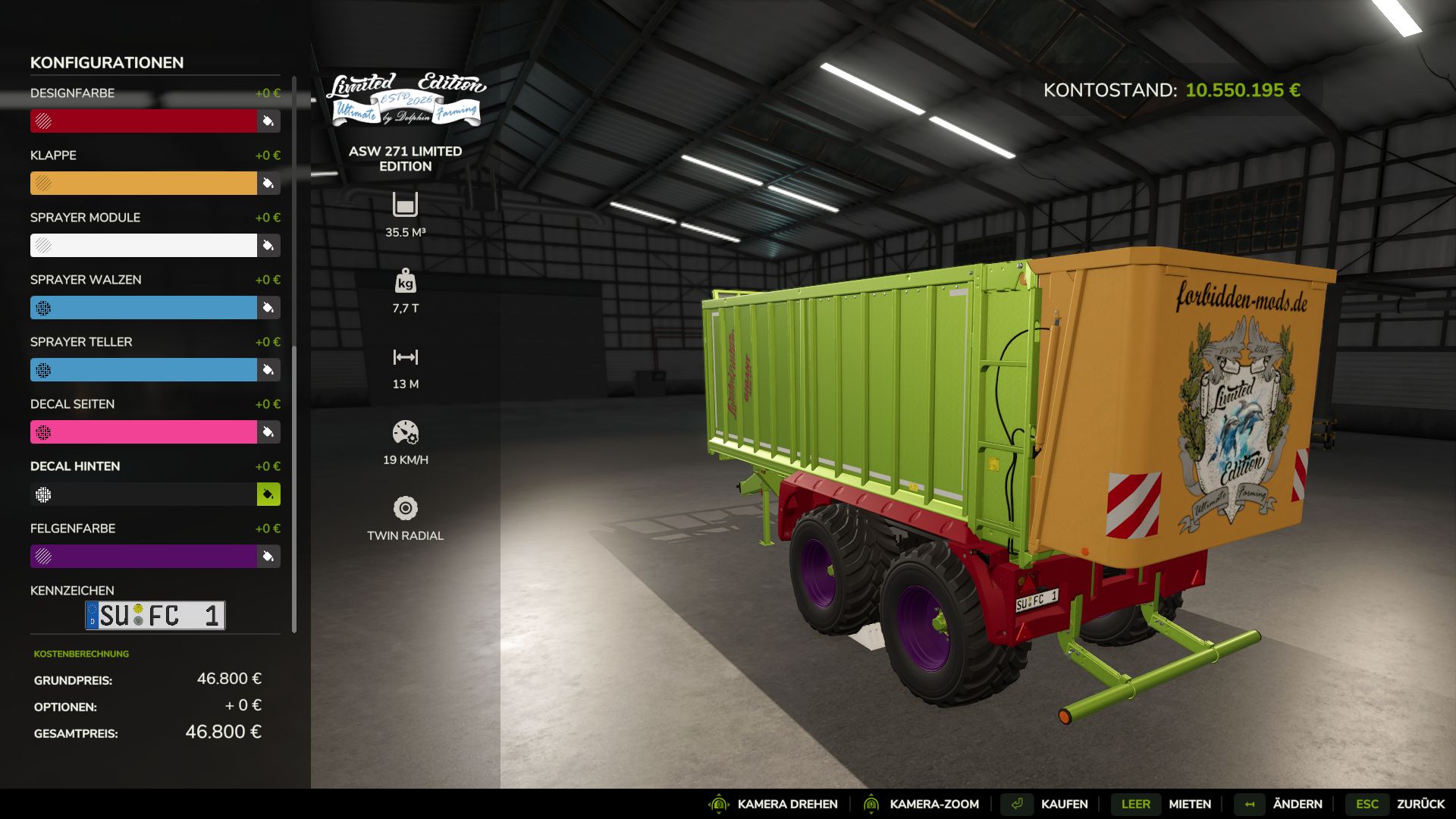
Task: Open the Sprayer Walzen paint bucket picker
Action: 267,308
